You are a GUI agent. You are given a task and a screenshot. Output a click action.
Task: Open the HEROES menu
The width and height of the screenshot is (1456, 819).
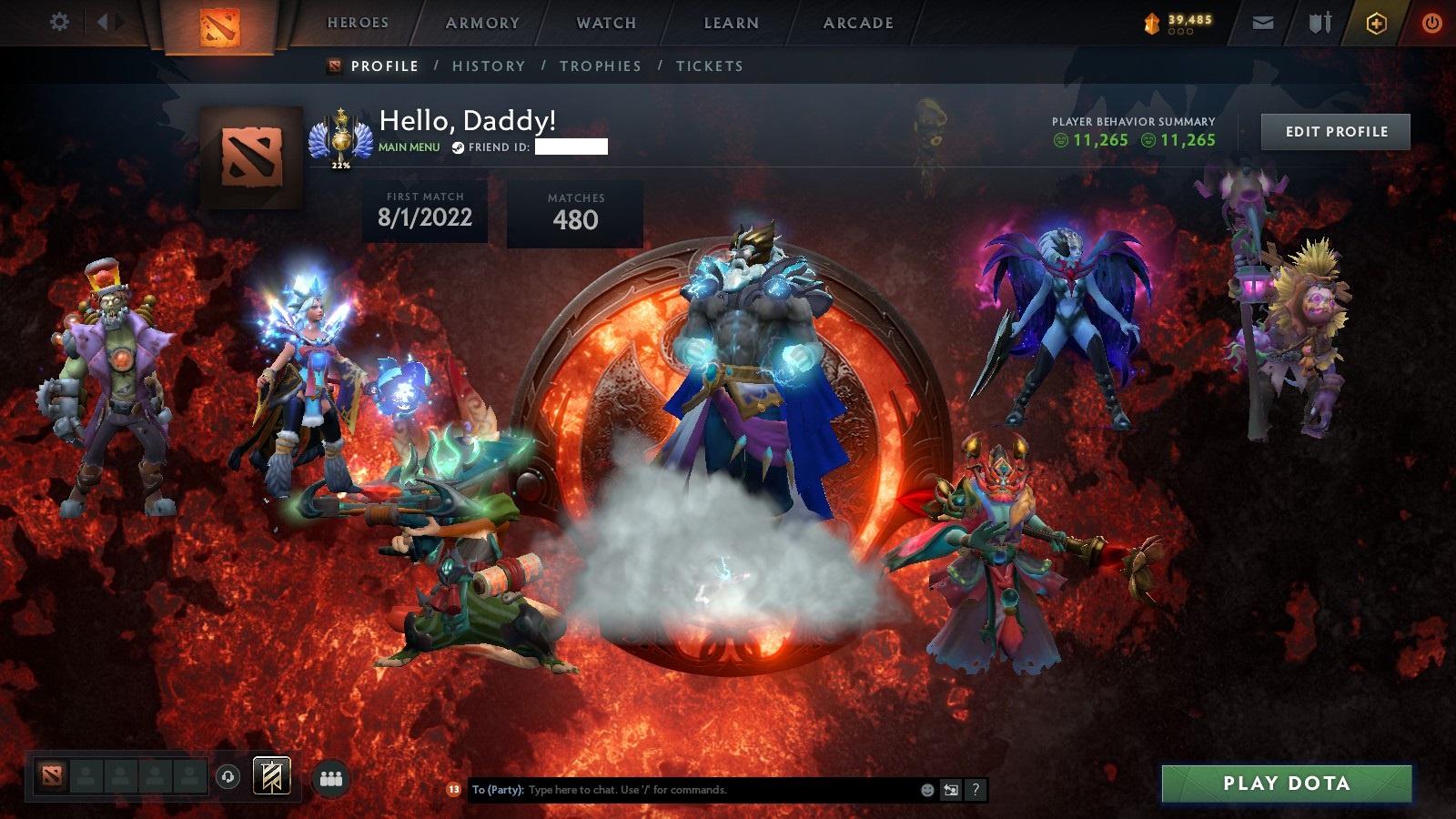click(358, 23)
